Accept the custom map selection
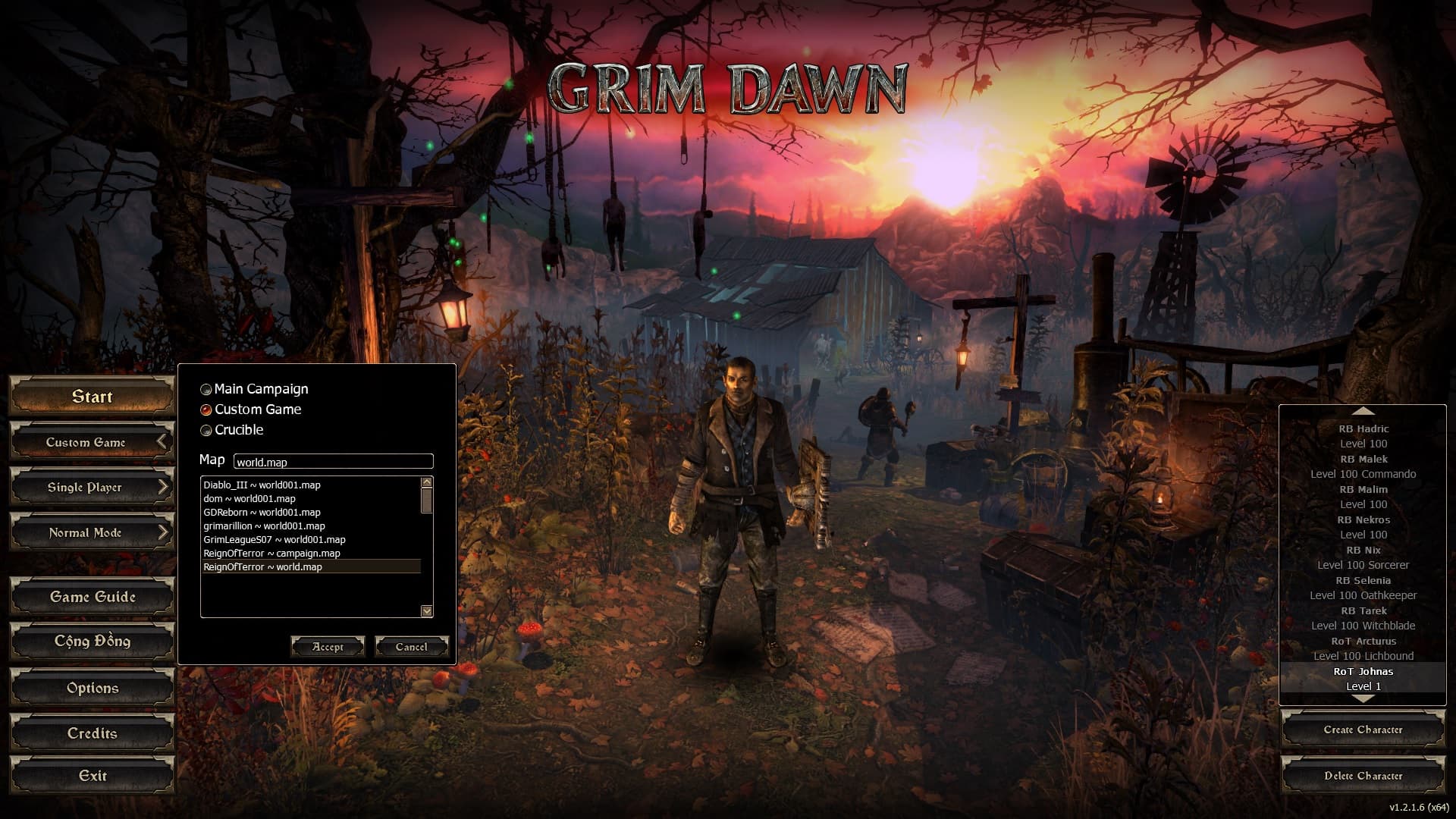 click(x=328, y=647)
